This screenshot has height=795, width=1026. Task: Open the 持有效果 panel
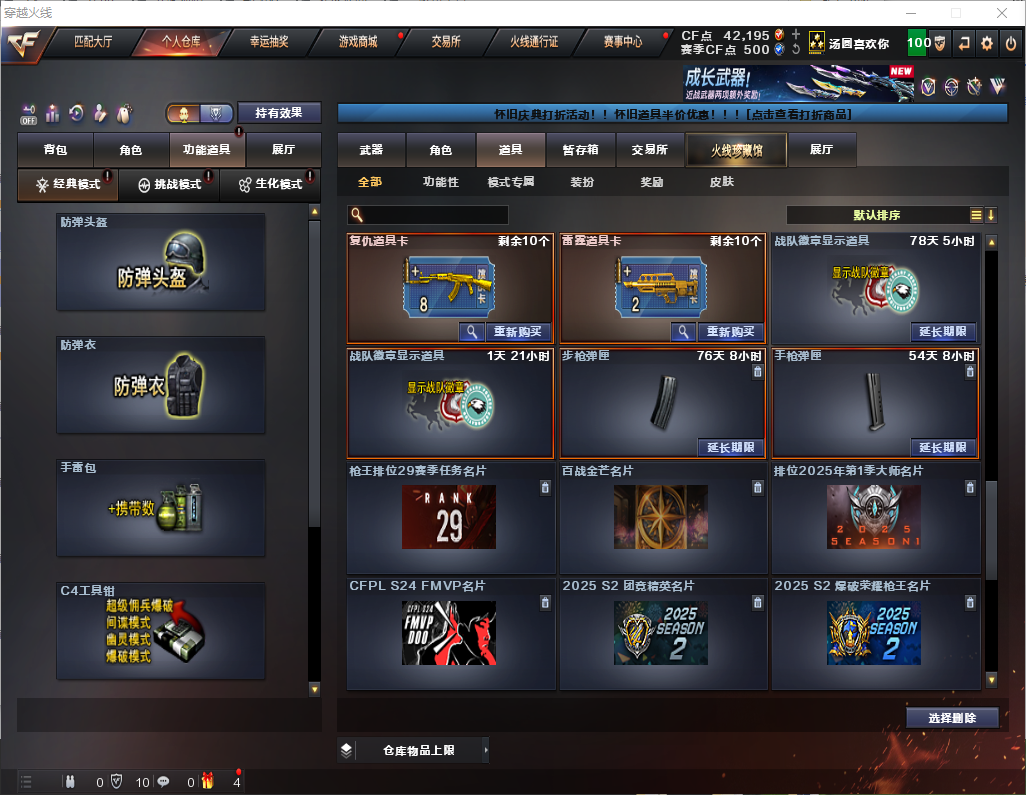(279, 113)
